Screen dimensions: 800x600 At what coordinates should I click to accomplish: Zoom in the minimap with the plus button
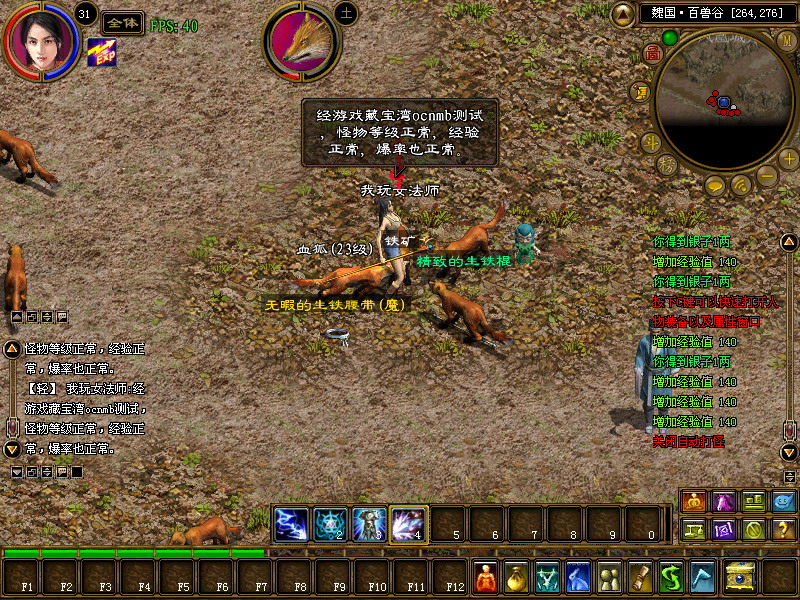(x=788, y=158)
